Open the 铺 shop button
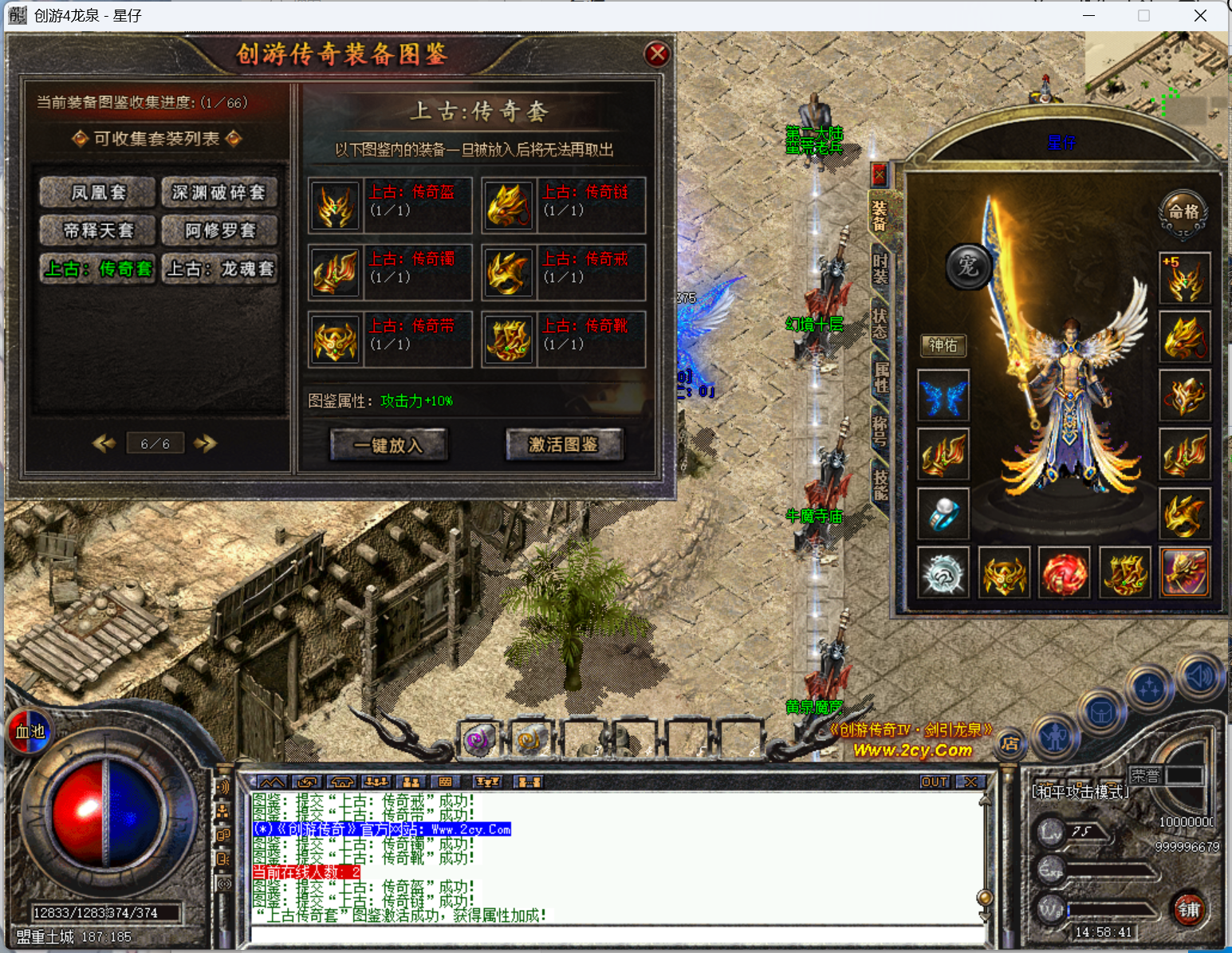1232x953 pixels. (x=1189, y=909)
